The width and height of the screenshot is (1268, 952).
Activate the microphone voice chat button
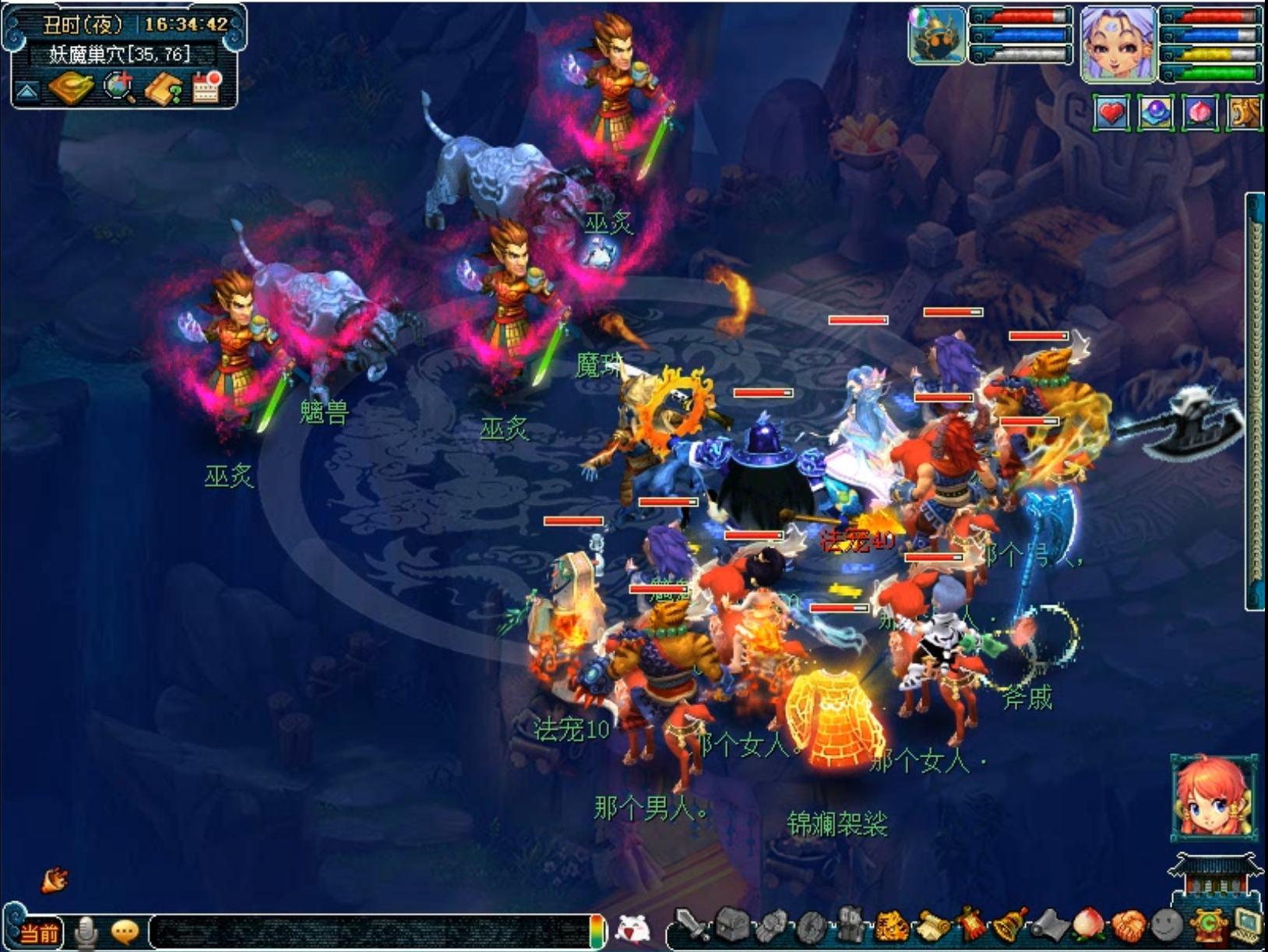click(86, 933)
